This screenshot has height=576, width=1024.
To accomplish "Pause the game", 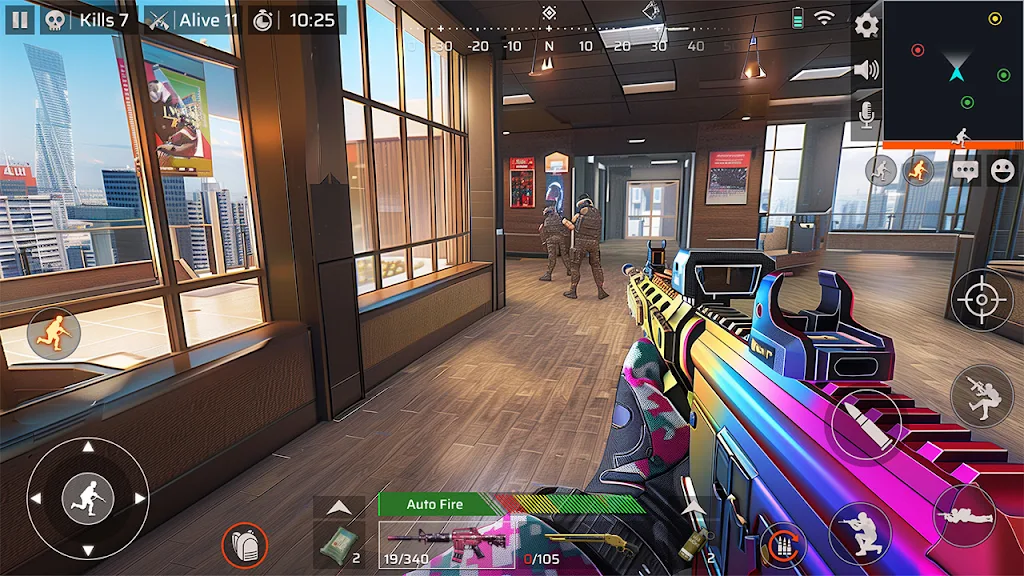I will 19,19.
